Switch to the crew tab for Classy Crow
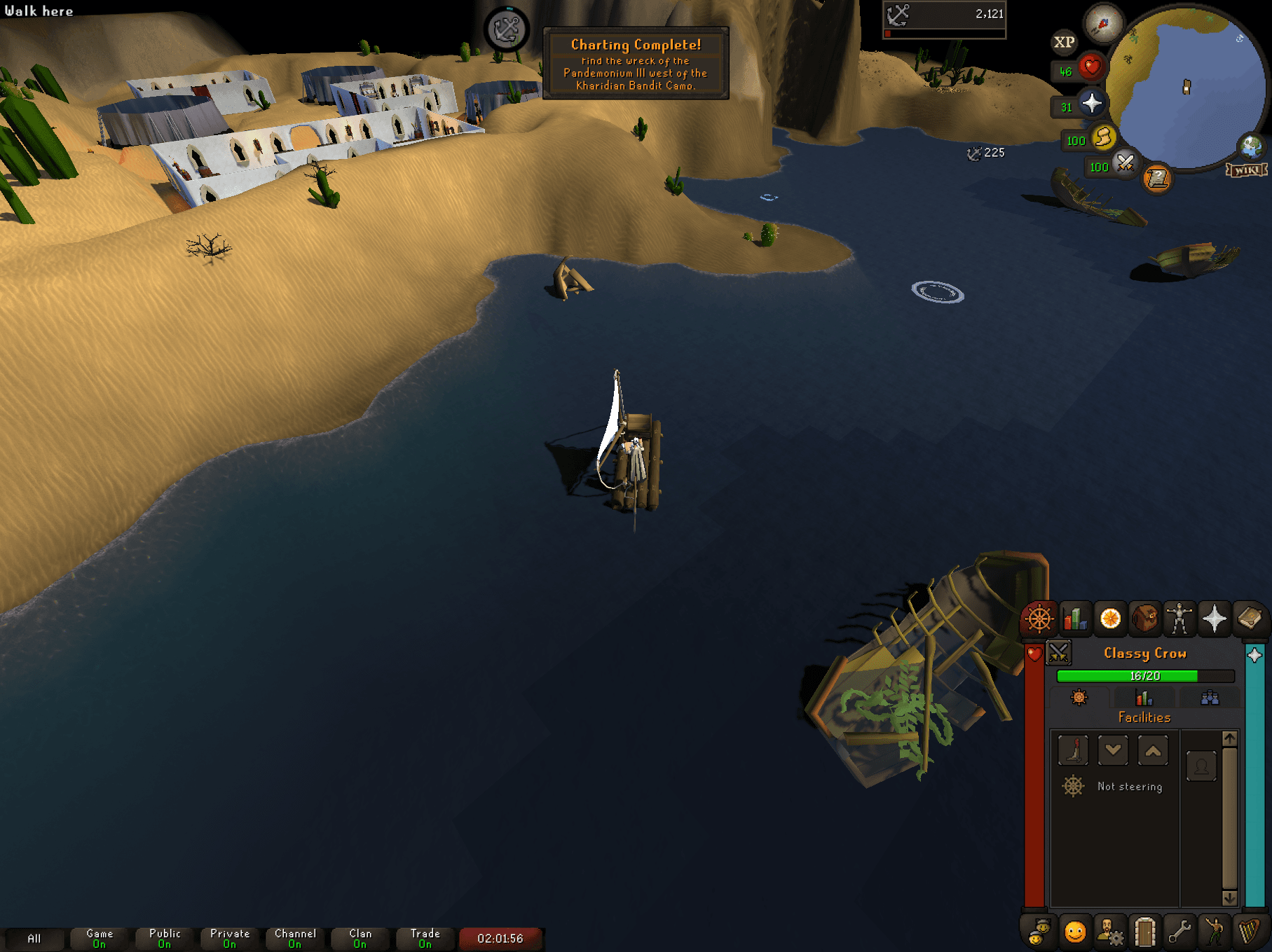 [1210, 699]
